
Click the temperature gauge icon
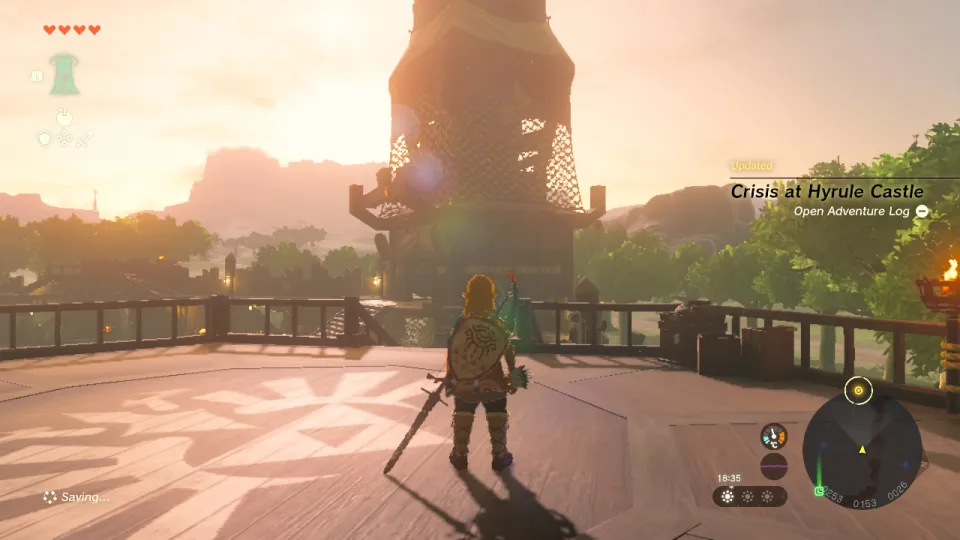(x=774, y=435)
